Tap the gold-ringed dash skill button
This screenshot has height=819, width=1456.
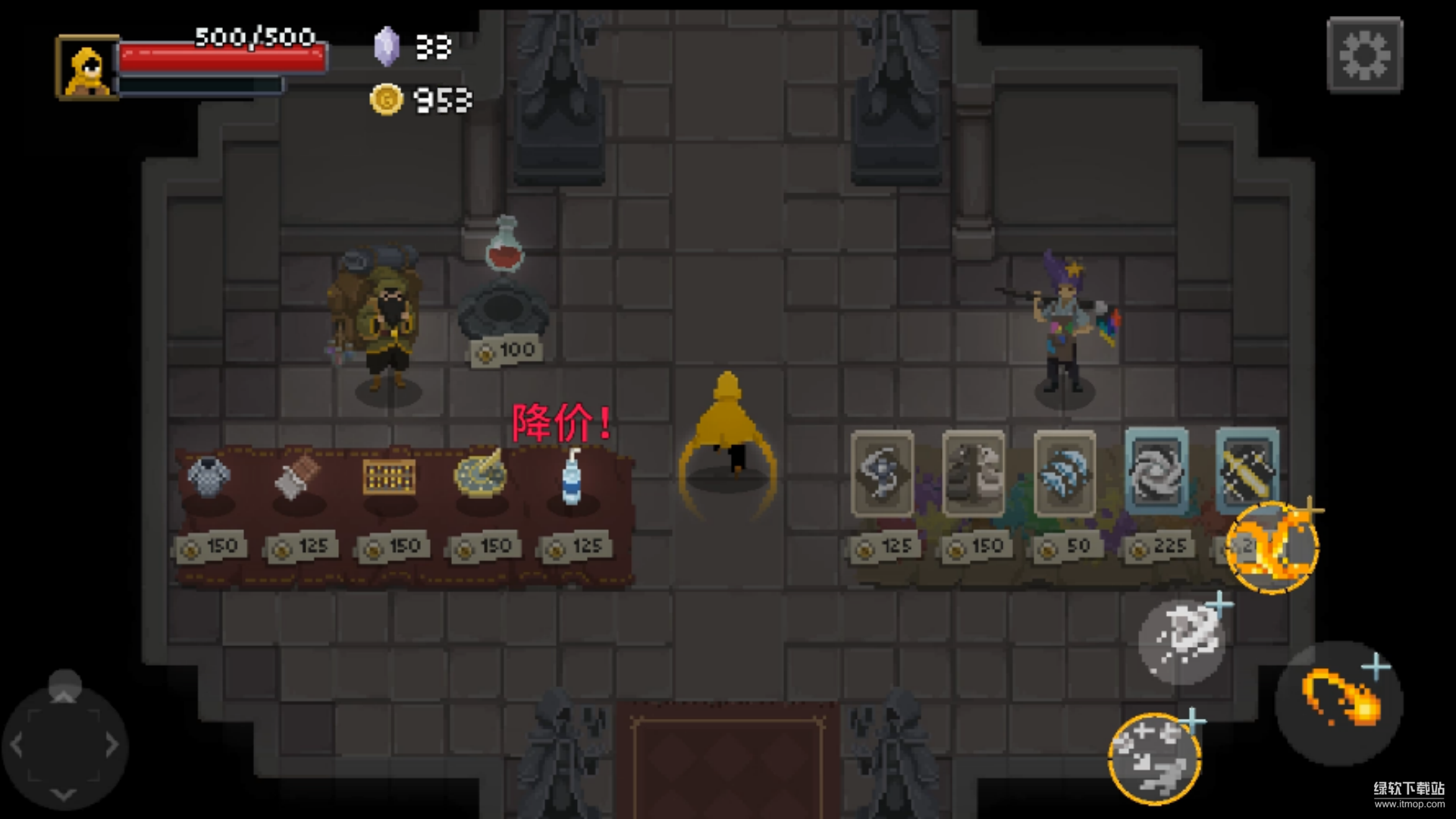pyautogui.click(x=1154, y=758)
